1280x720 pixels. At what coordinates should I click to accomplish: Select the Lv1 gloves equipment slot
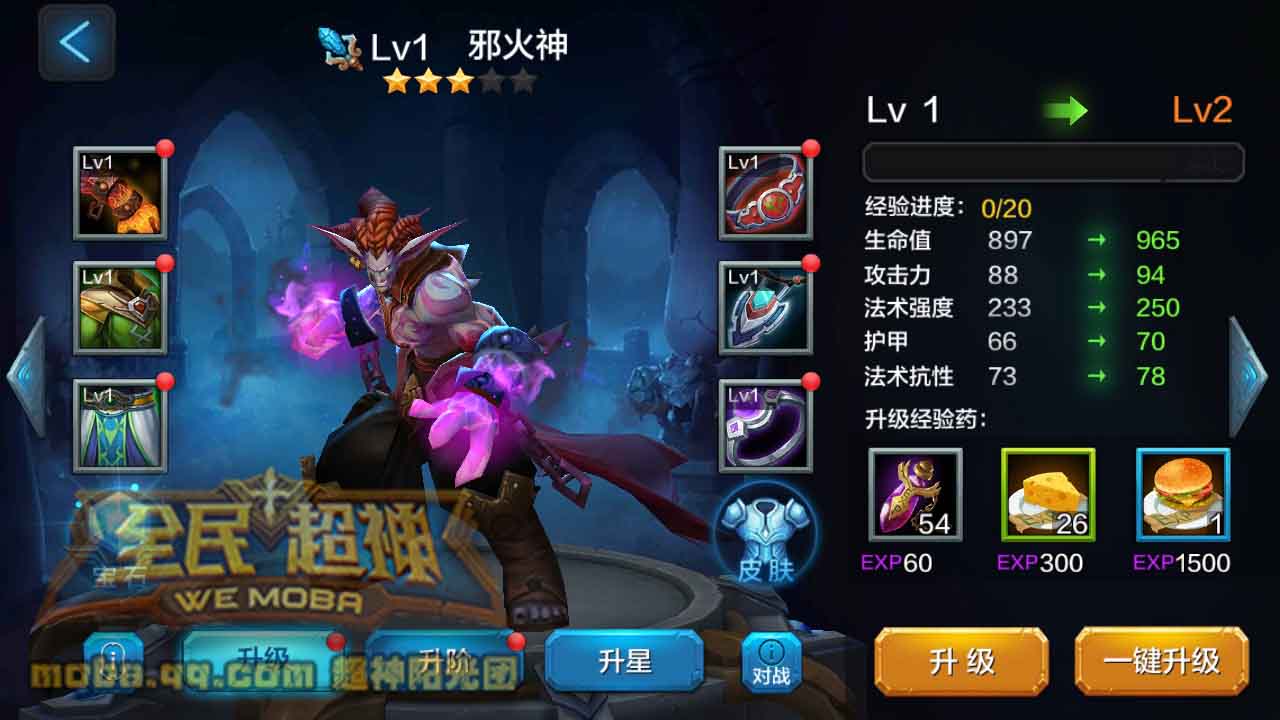coord(120,195)
